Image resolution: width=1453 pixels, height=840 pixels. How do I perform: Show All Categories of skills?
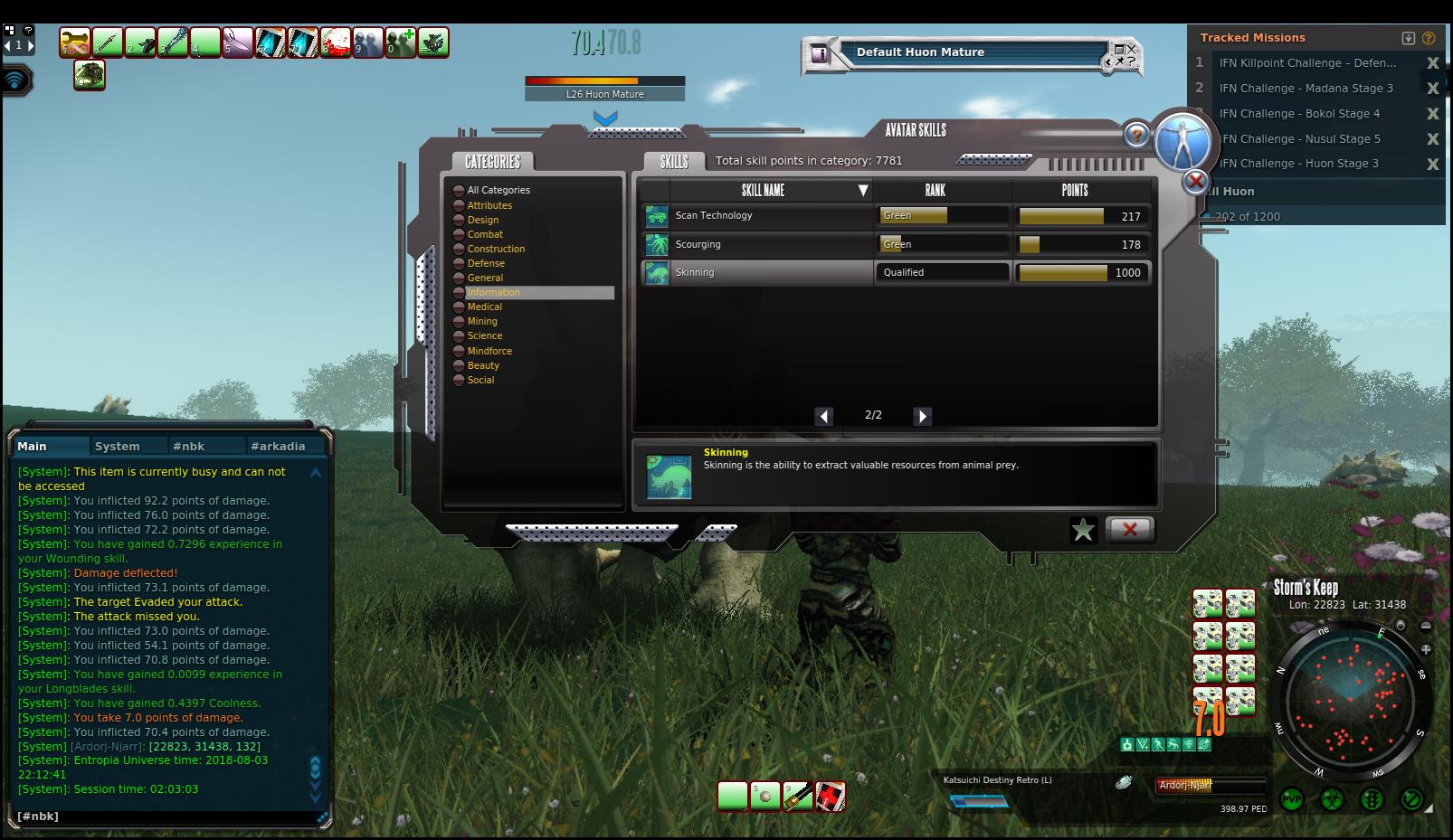click(x=498, y=190)
